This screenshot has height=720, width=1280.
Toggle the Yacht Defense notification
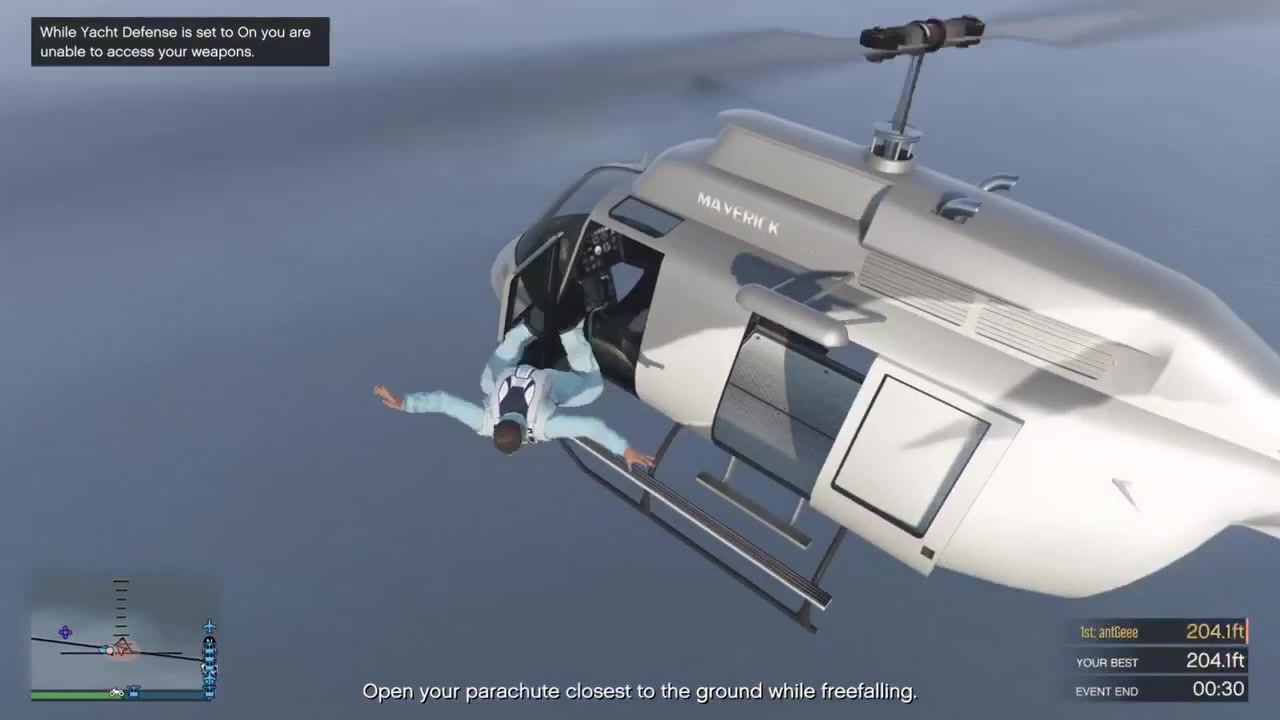pyautogui.click(x=178, y=42)
